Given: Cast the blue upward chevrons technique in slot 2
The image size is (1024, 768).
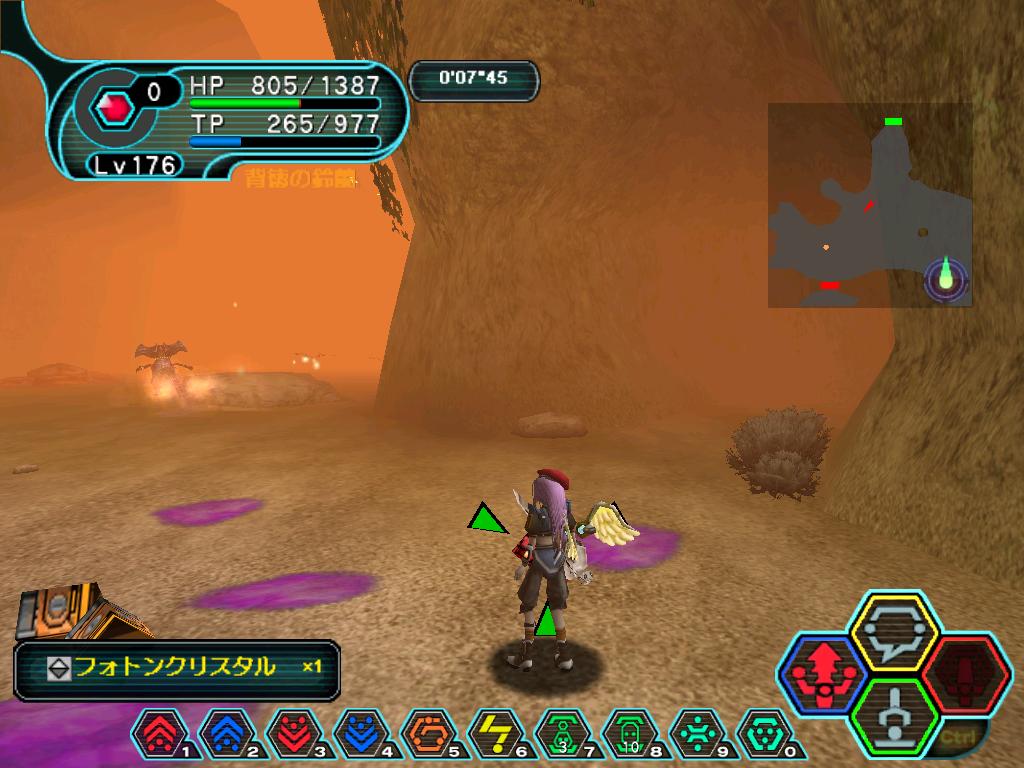Looking at the screenshot, I should pyautogui.click(x=226, y=734).
